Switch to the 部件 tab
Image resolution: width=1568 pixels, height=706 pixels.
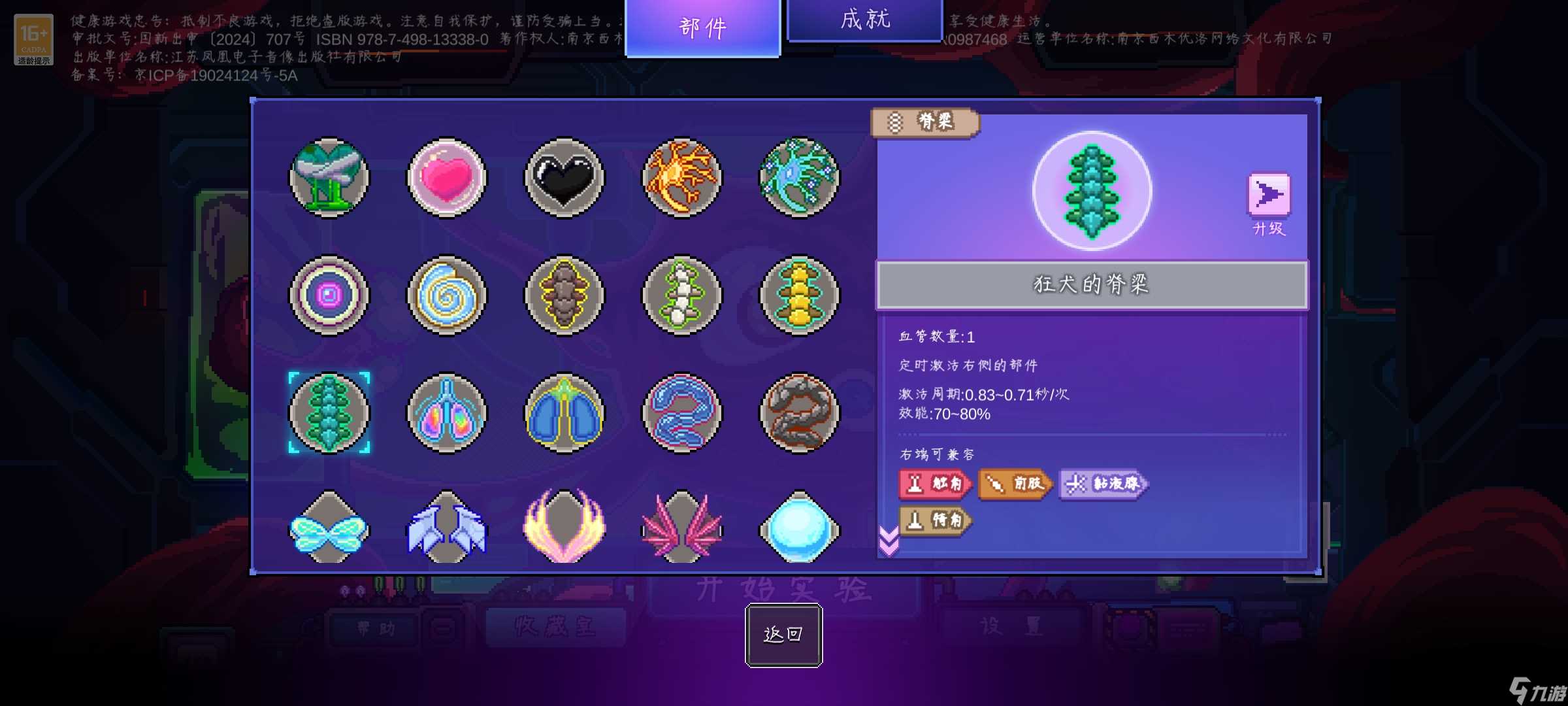pyautogui.click(x=702, y=27)
